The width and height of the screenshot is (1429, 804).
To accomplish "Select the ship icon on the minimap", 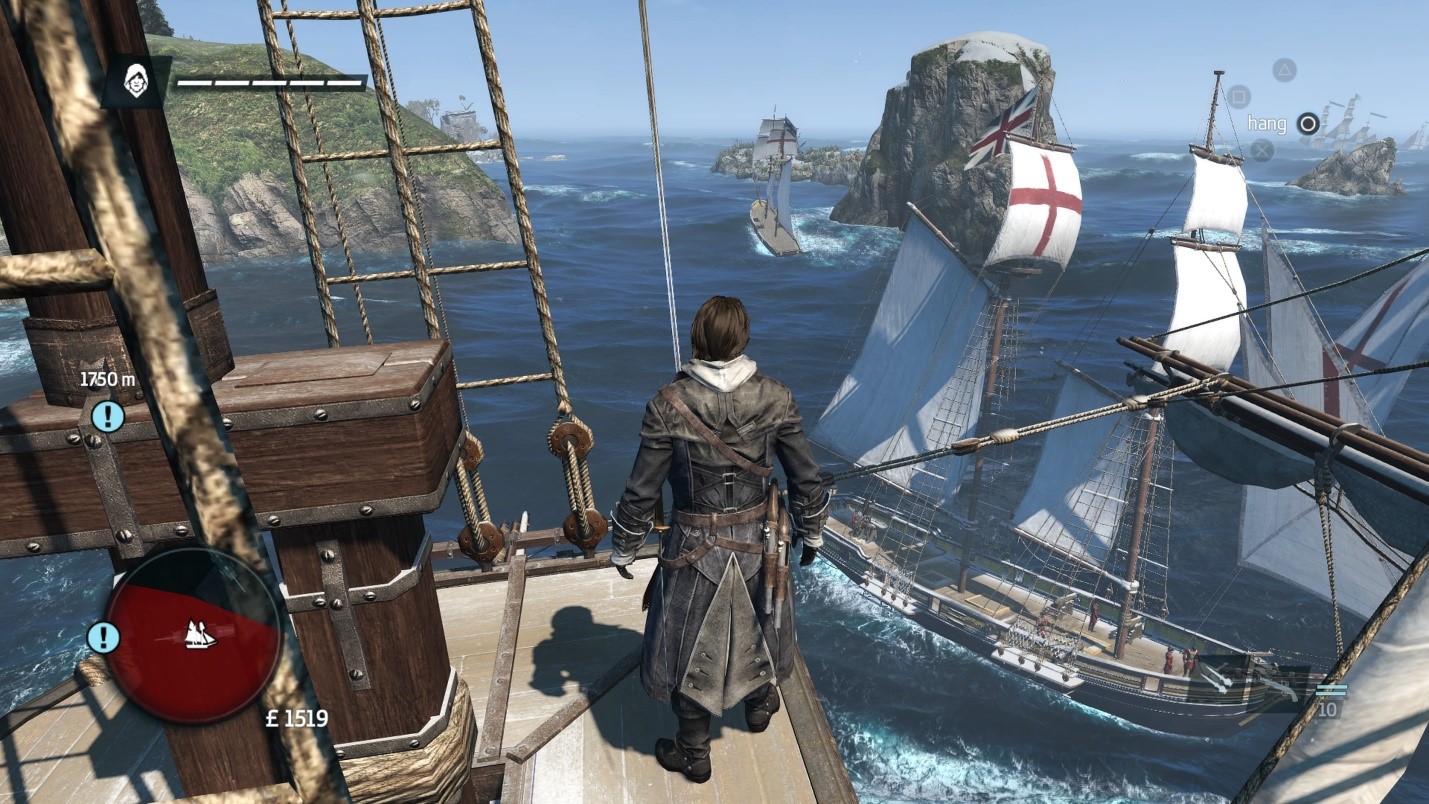I will pyautogui.click(x=200, y=634).
